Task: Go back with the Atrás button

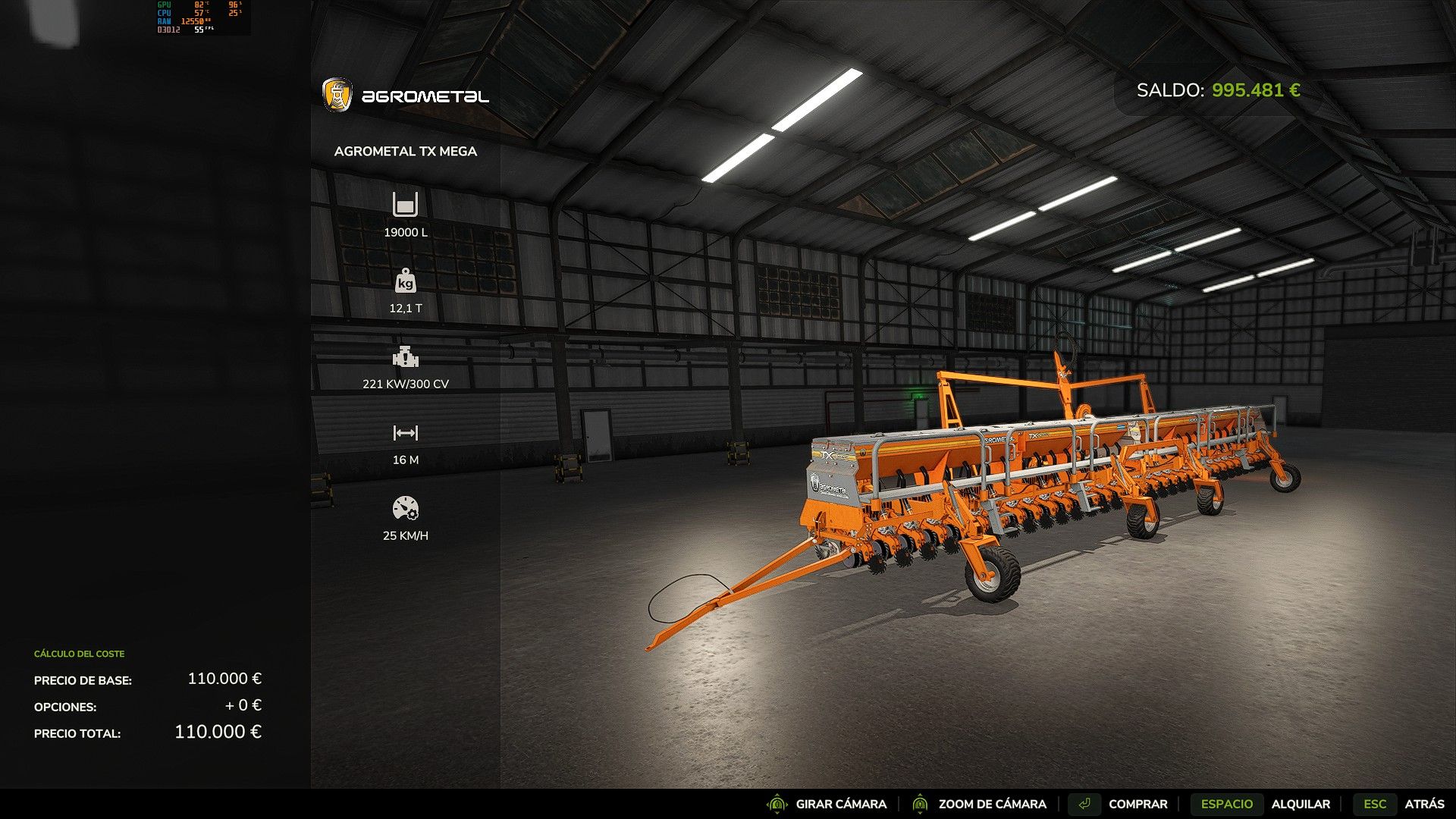Action: (x=1423, y=804)
